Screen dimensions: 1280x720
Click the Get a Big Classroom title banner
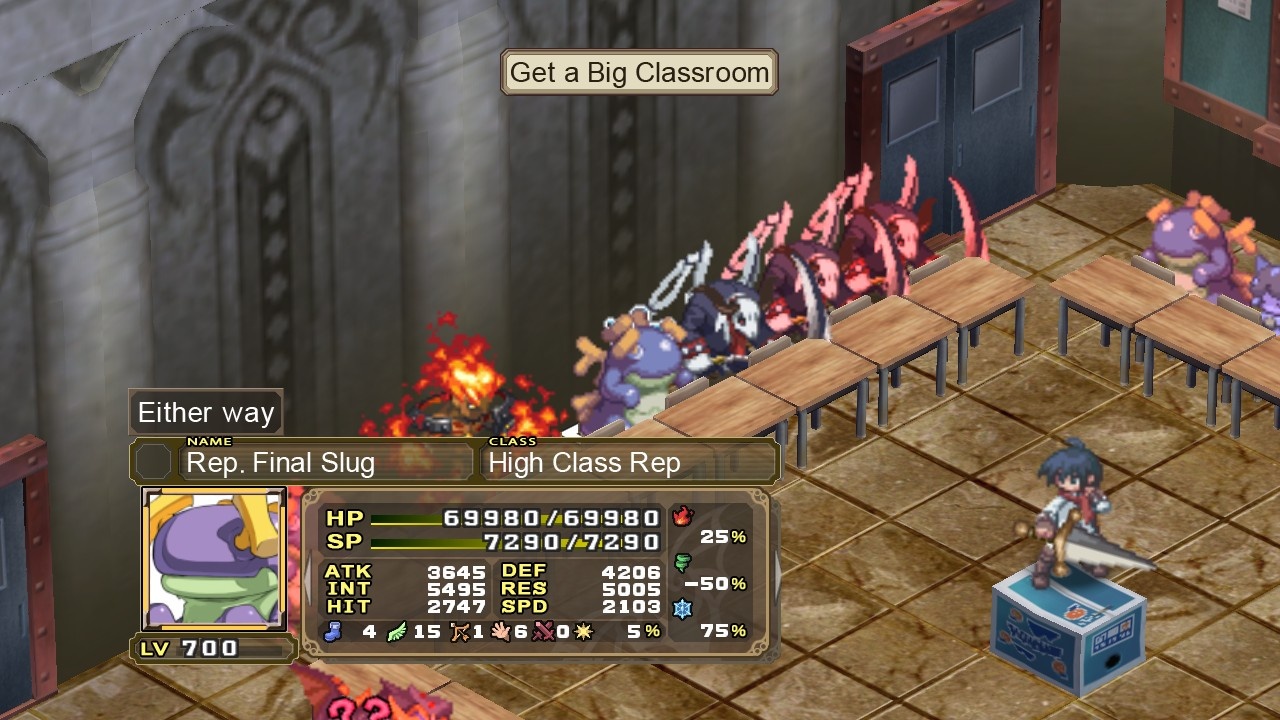[638, 72]
